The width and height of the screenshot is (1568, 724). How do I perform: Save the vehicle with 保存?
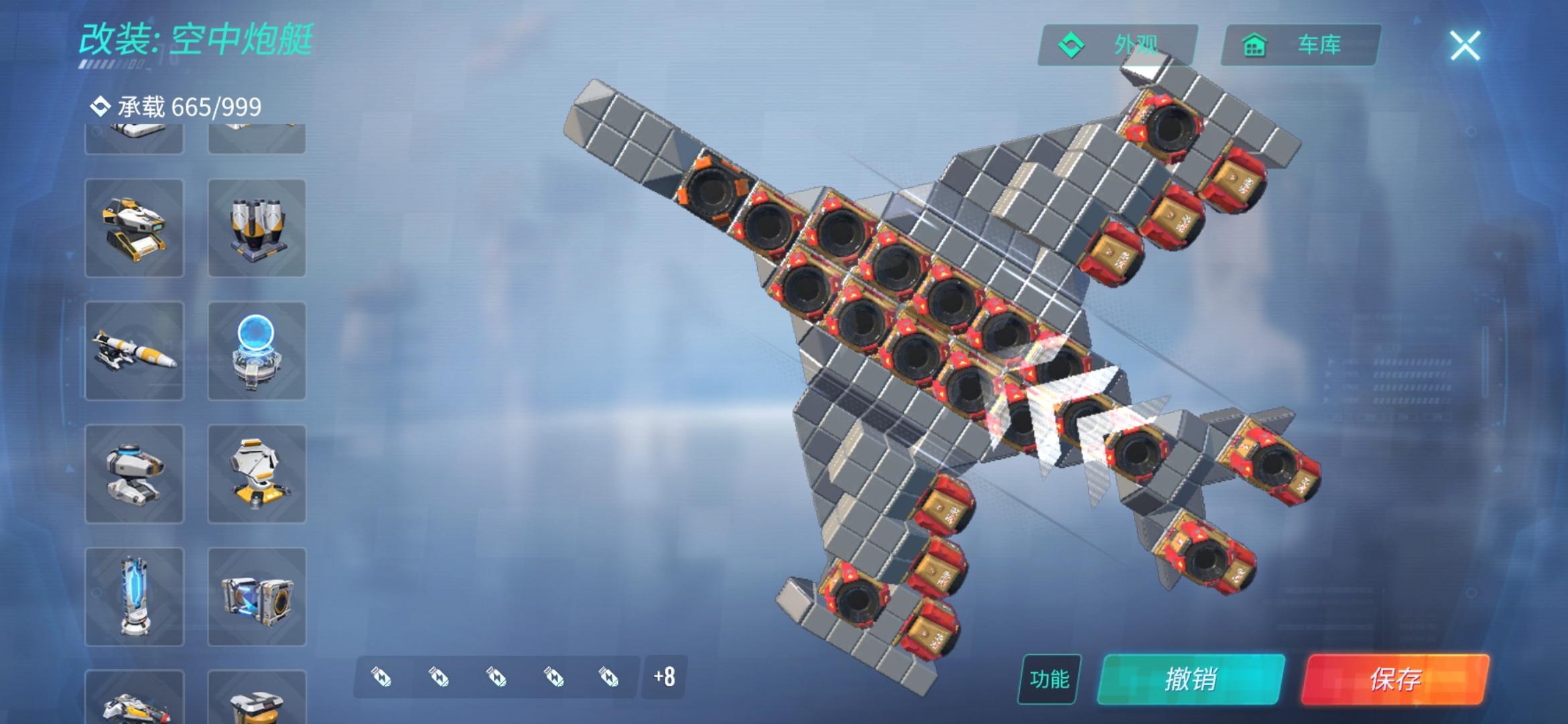coord(1395,679)
